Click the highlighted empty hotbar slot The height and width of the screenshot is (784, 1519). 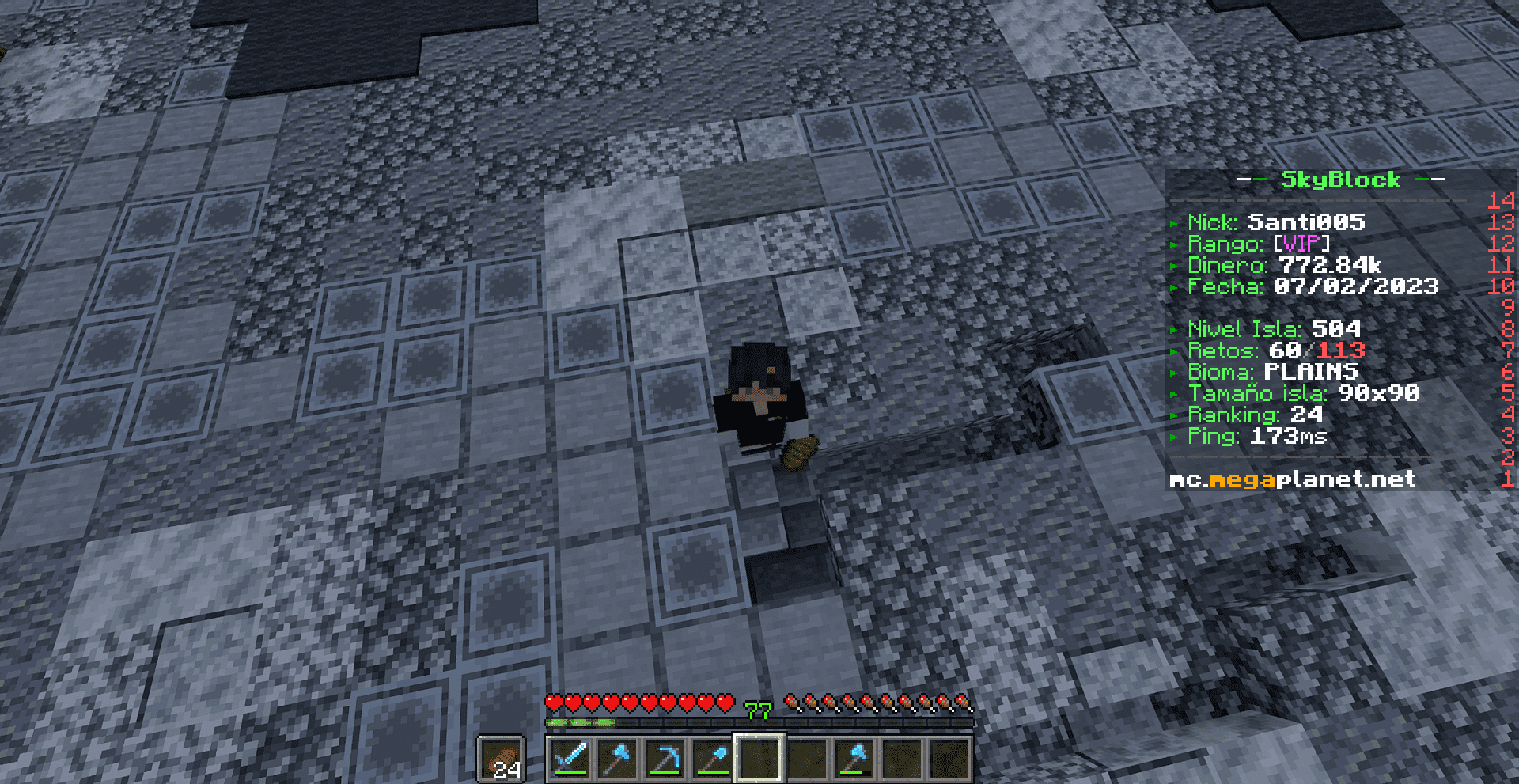(x=759, y=759)
